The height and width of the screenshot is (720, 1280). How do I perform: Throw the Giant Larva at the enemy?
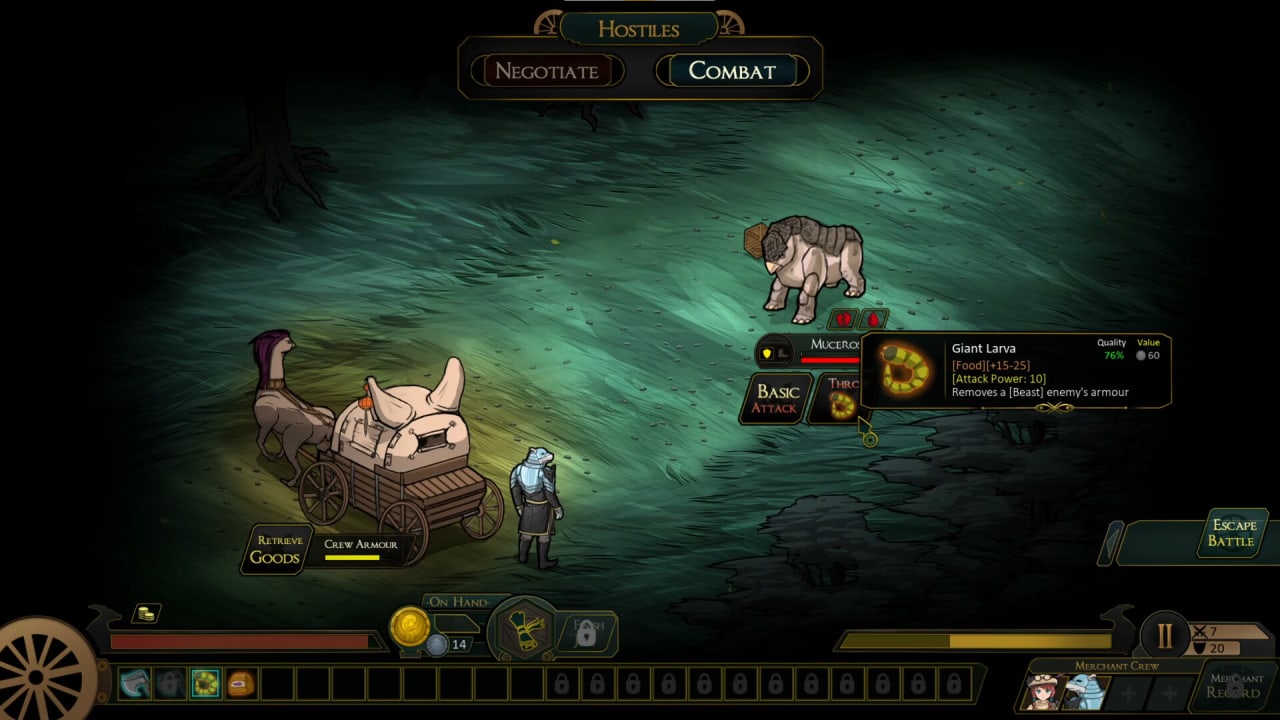842,398
